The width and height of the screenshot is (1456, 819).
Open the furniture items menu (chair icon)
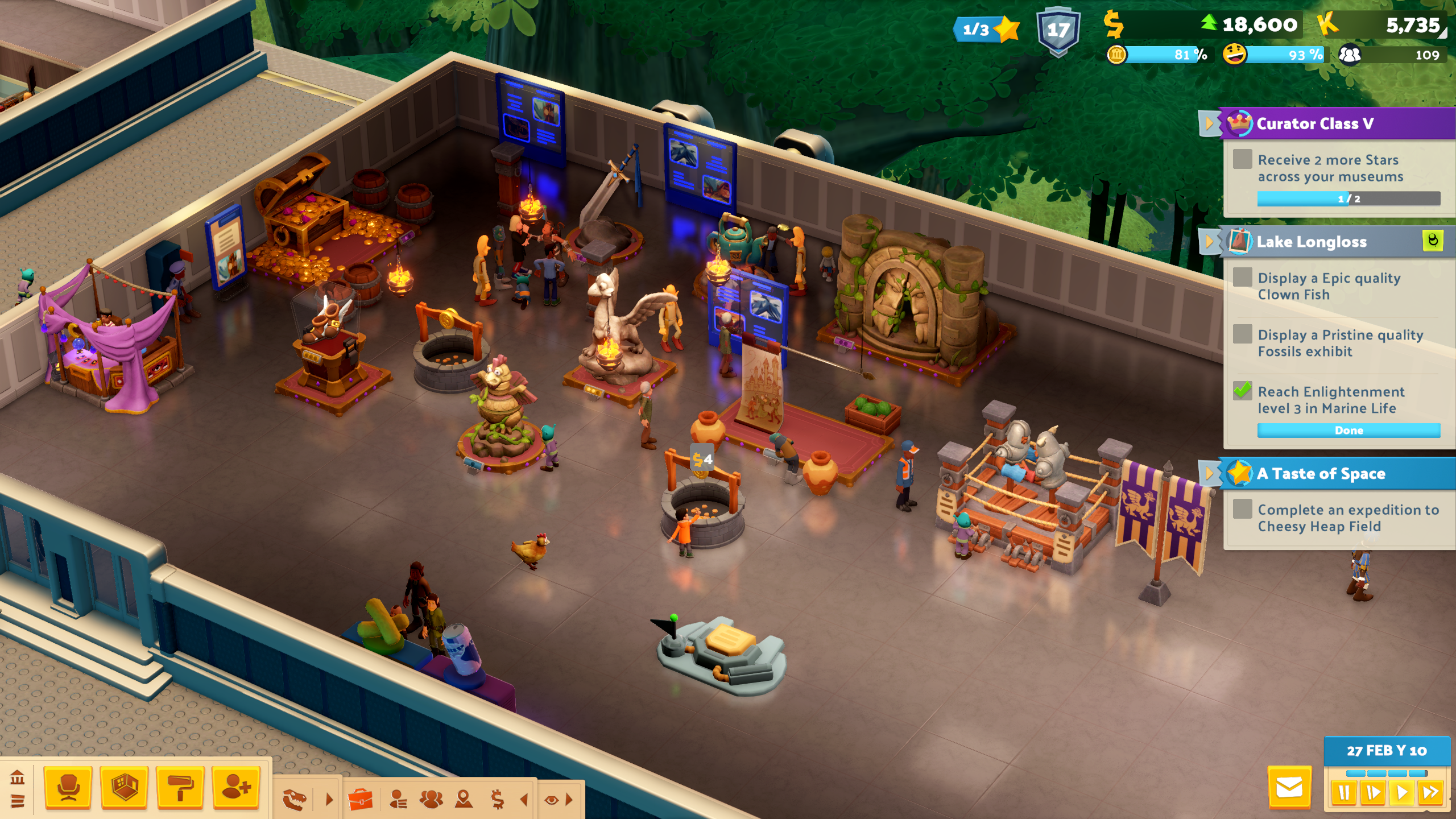click(x=68, y=788)
